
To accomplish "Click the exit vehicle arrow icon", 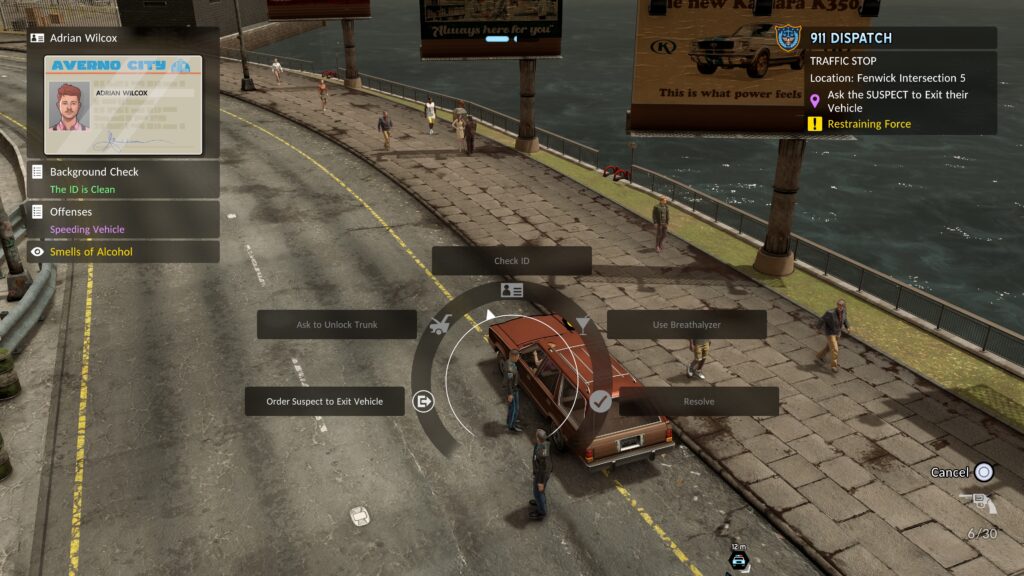I will coord(424,401).
